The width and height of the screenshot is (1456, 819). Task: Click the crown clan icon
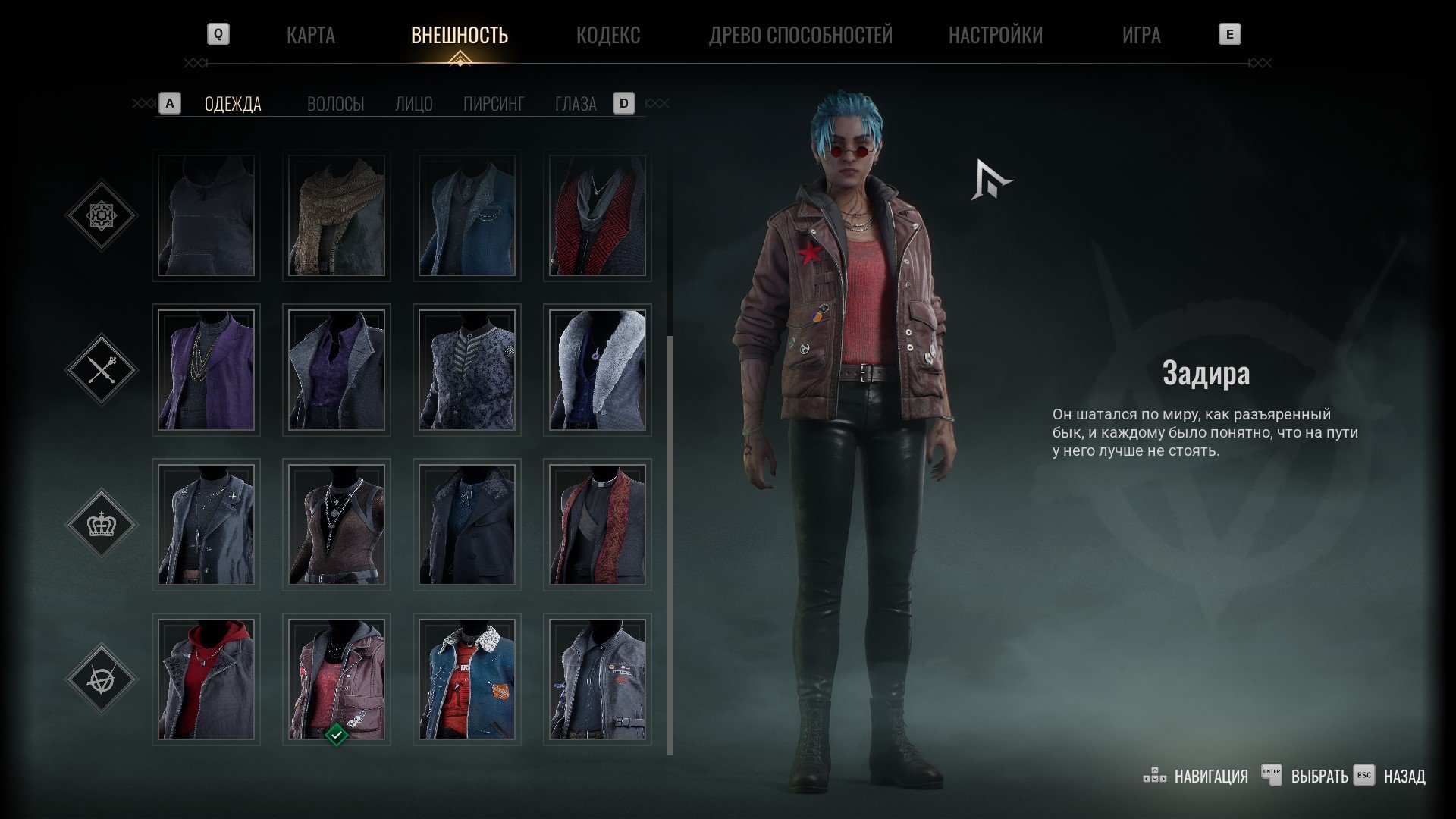click(102, 524)
